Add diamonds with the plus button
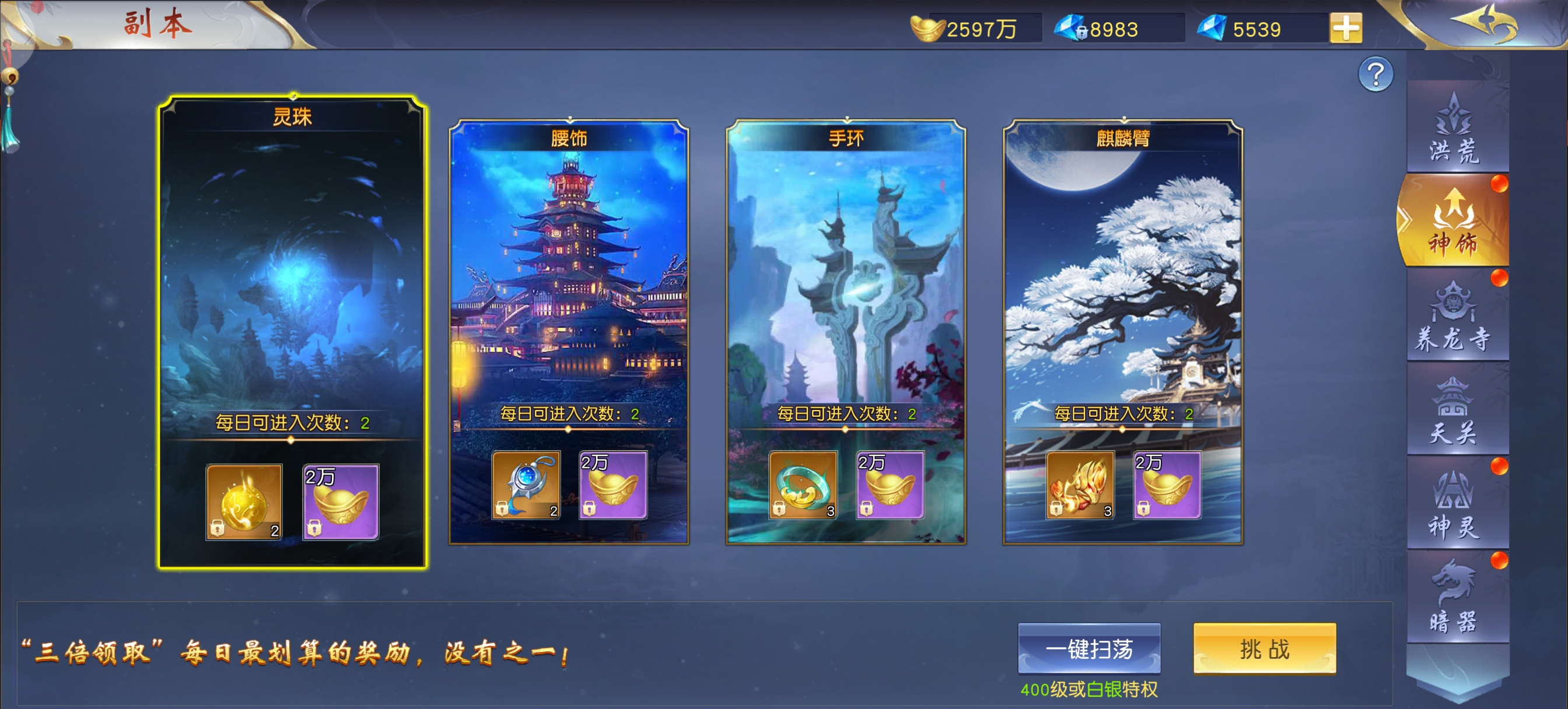Image resolution: width=1568 pixels, height=709 pixels. coord(1345,28)
